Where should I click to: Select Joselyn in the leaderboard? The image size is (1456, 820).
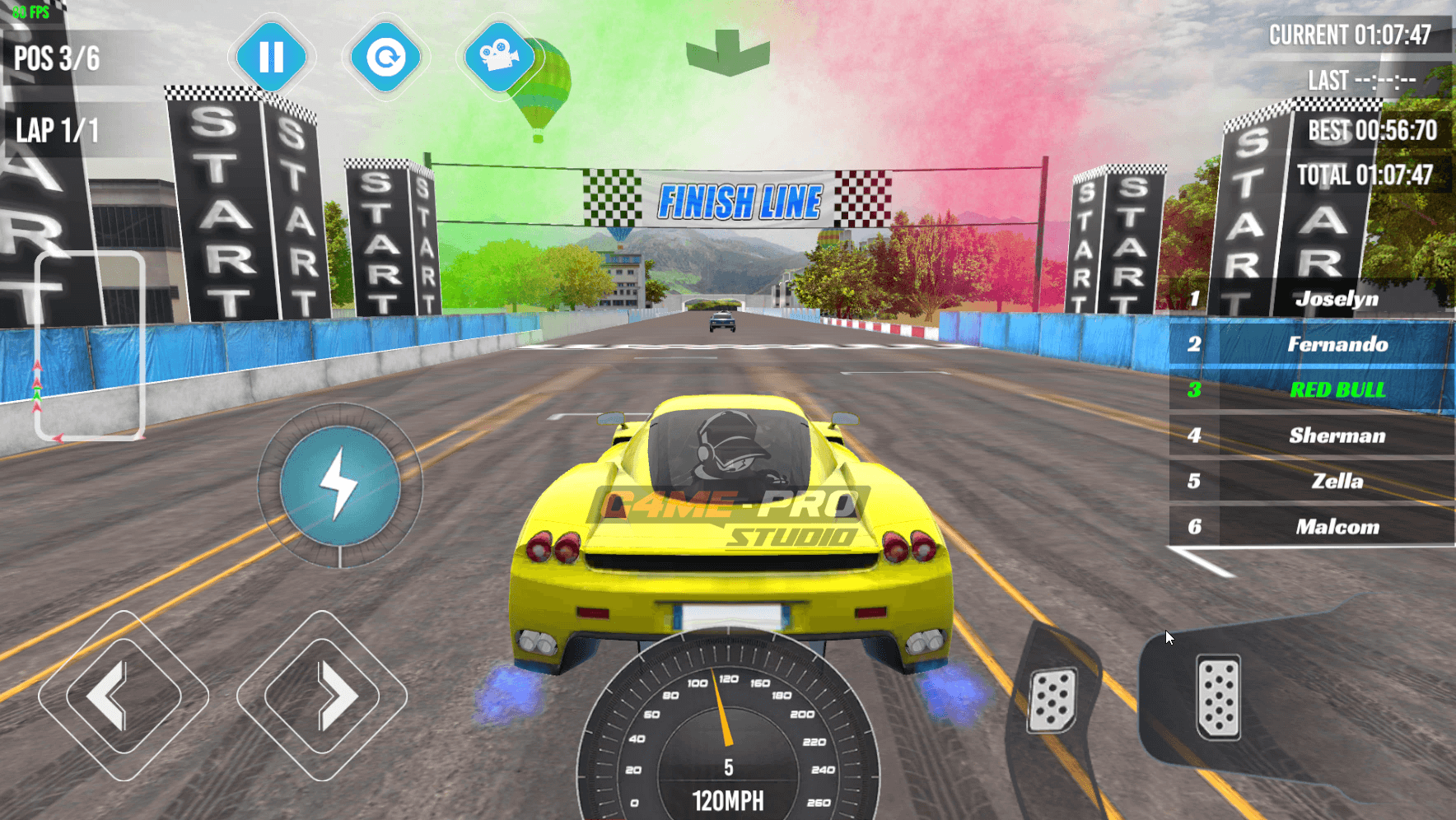coord(1311,299)
